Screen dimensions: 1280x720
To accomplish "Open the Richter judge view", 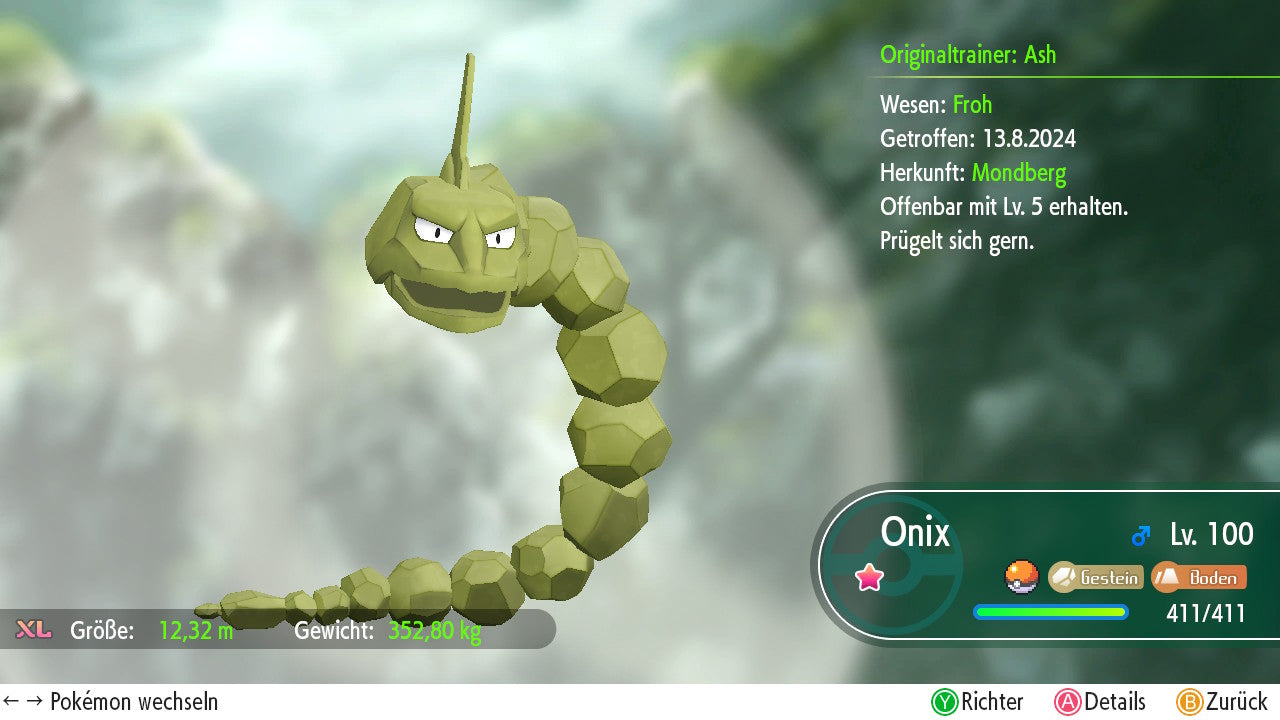I will click(x=977, y=702).
